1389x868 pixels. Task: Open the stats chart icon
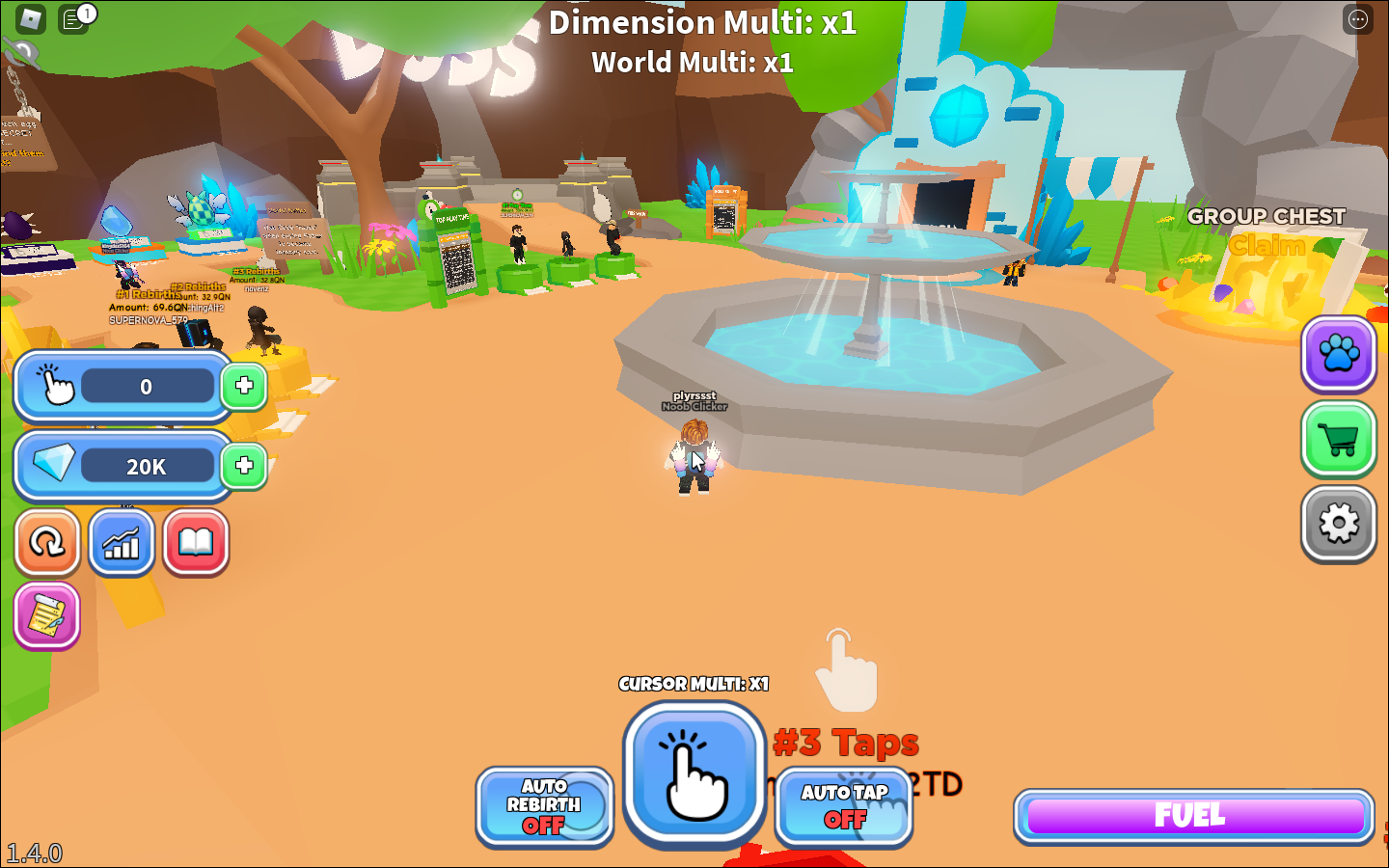click(x=121, y=543)
